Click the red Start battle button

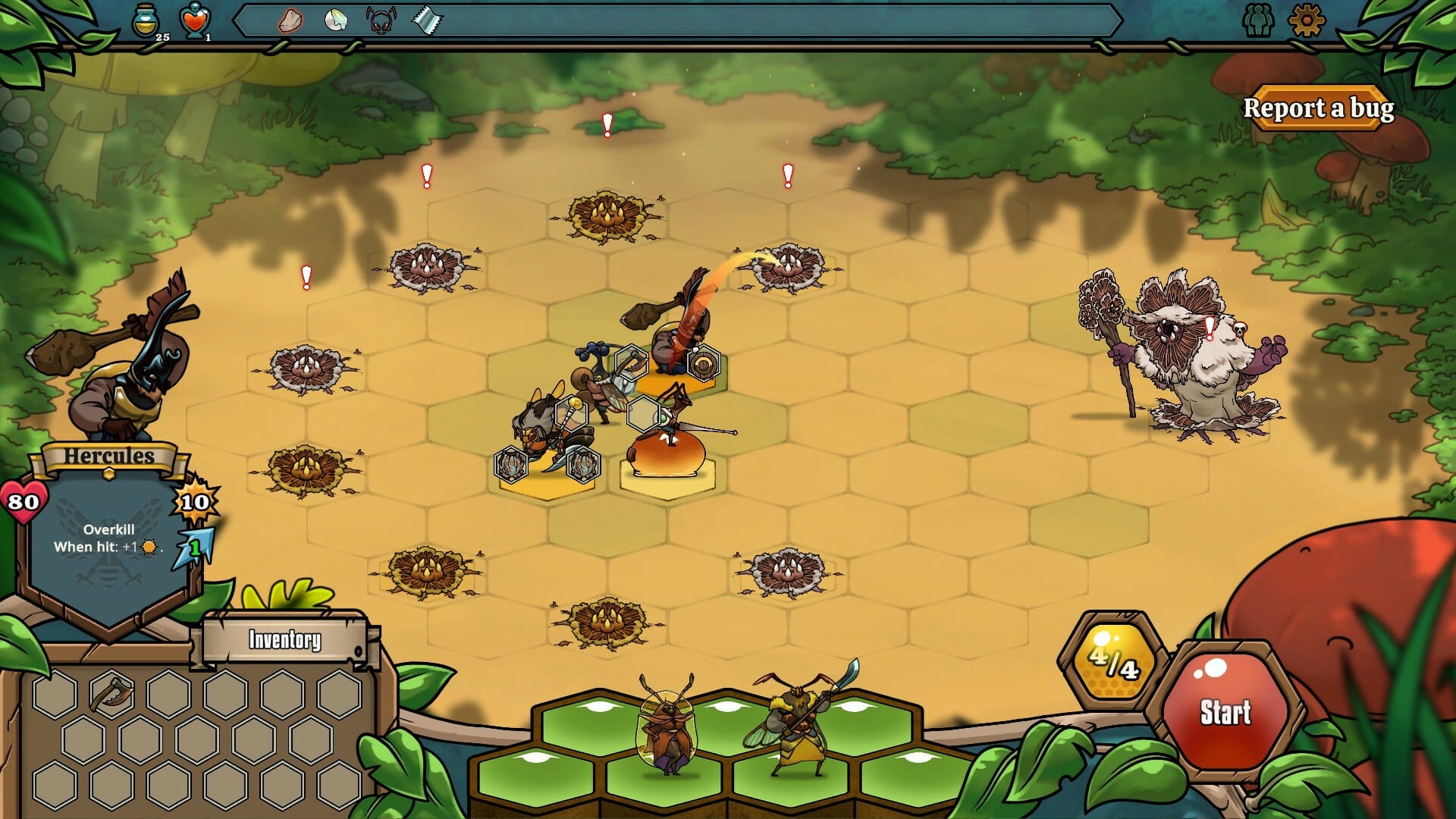tap(1225, 711)
